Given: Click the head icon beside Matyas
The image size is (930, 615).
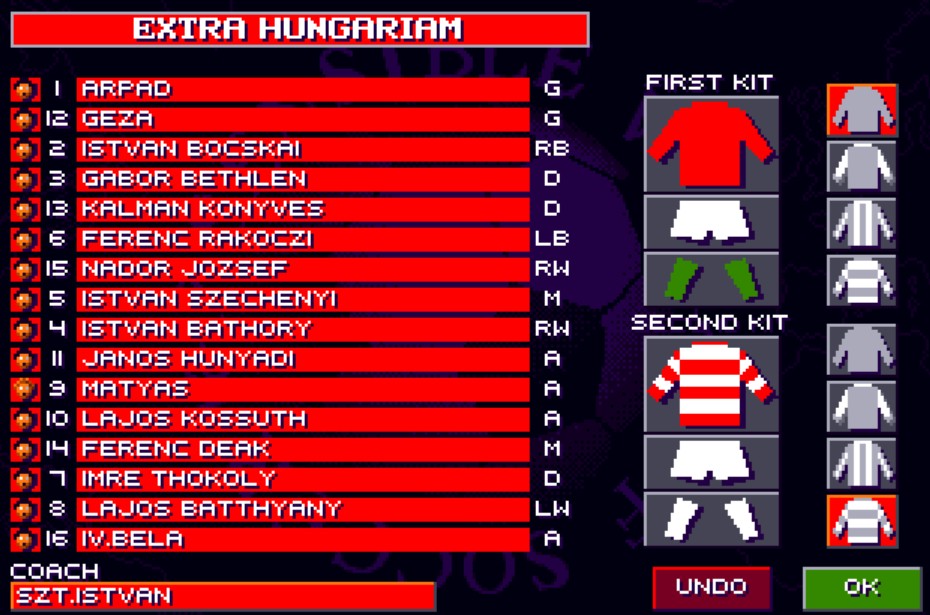Looking at the screenshot, I should coord(24,389).
